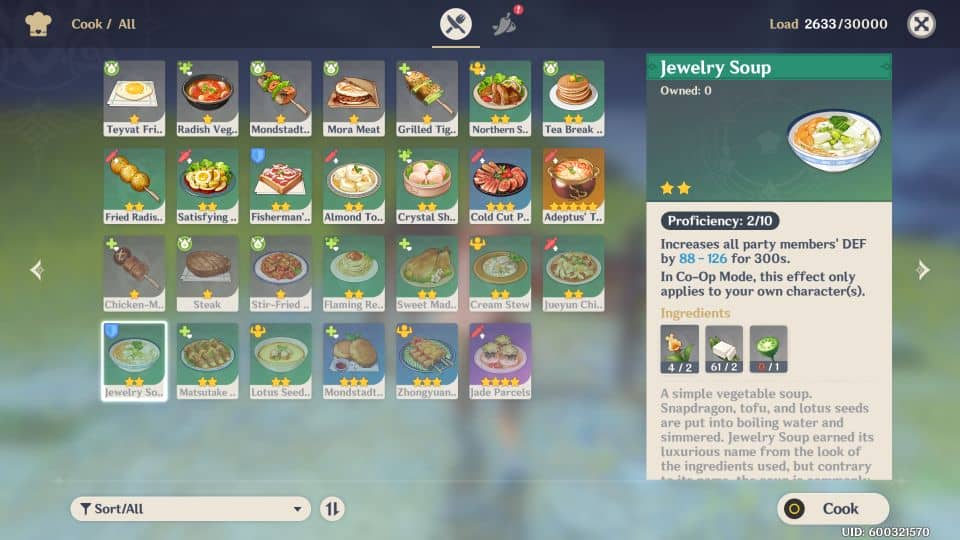Cook the Jewelry Soup
Screen dimensions: 960x540
[x=833, y=508]
